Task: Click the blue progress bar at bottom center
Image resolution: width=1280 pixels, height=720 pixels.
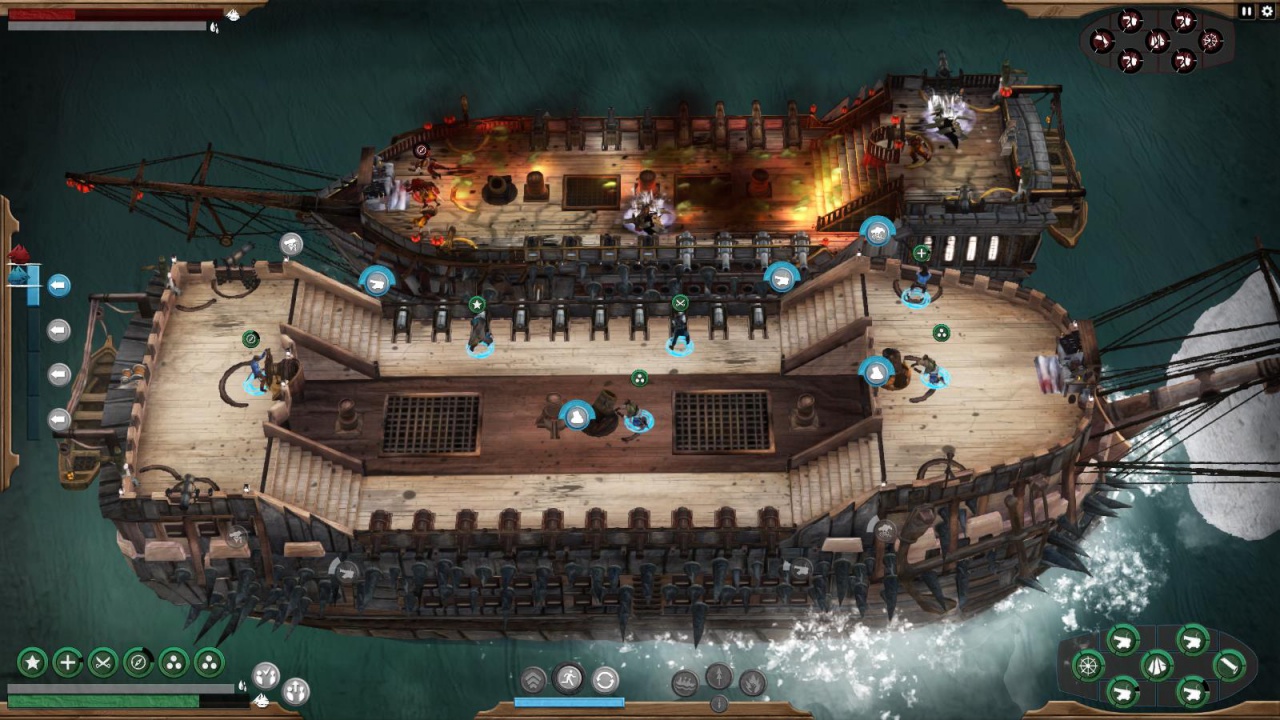Action: pyautogui.click(x=568, y=703)
